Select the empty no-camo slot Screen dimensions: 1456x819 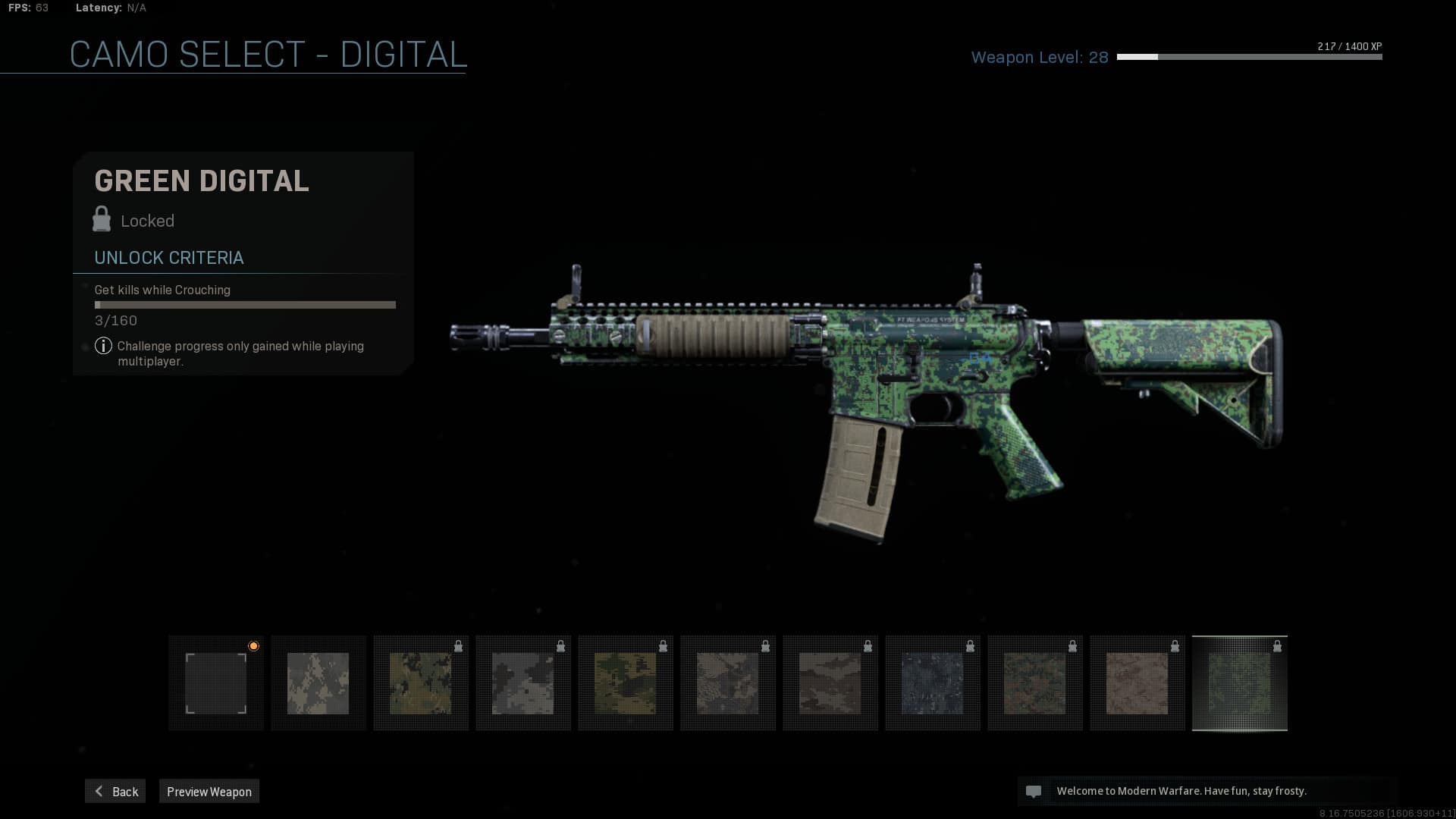tap(216, 683)
